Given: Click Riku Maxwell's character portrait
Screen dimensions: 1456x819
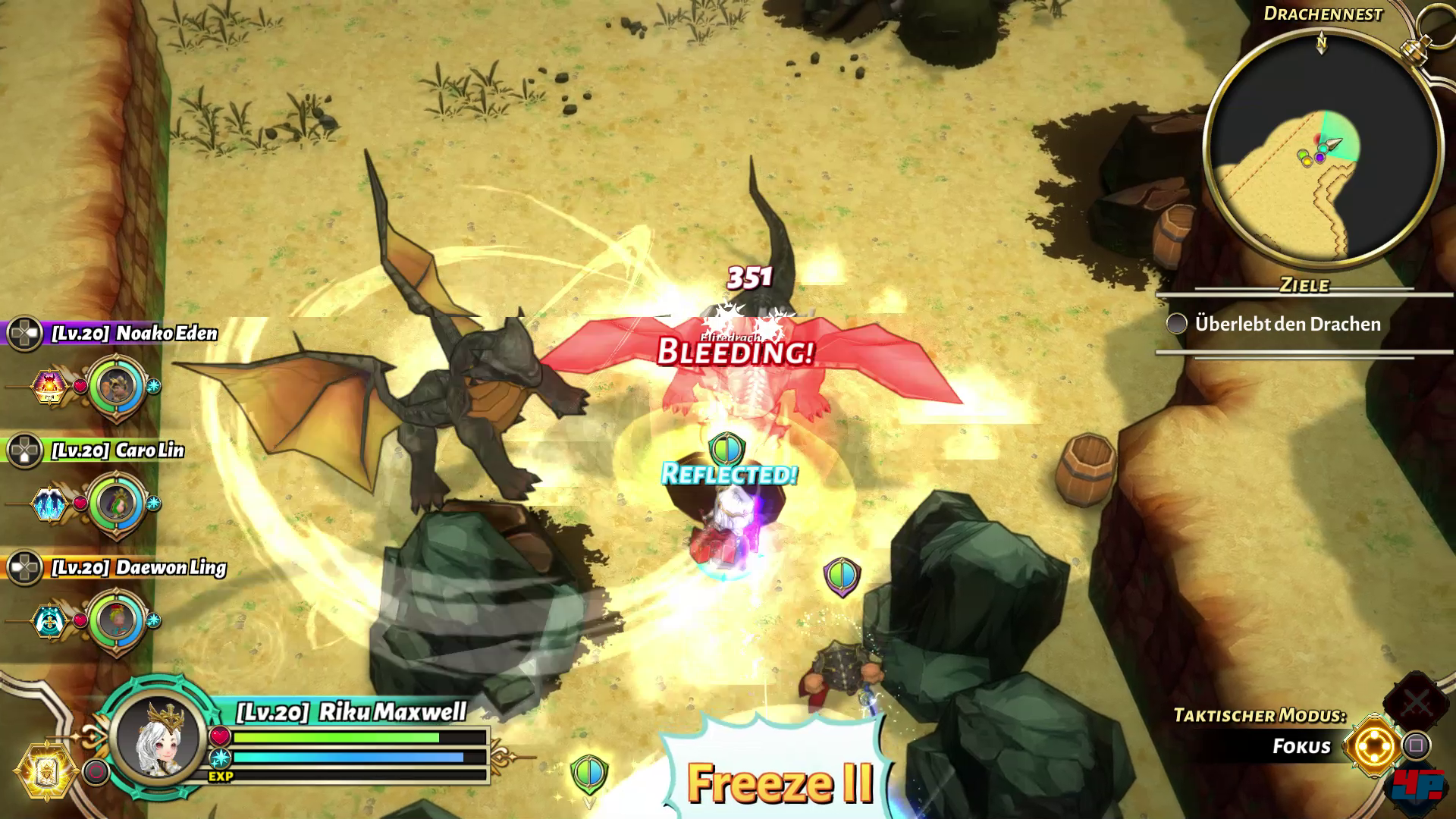Looking at the screenshot, I should click(x=158, y=736).
